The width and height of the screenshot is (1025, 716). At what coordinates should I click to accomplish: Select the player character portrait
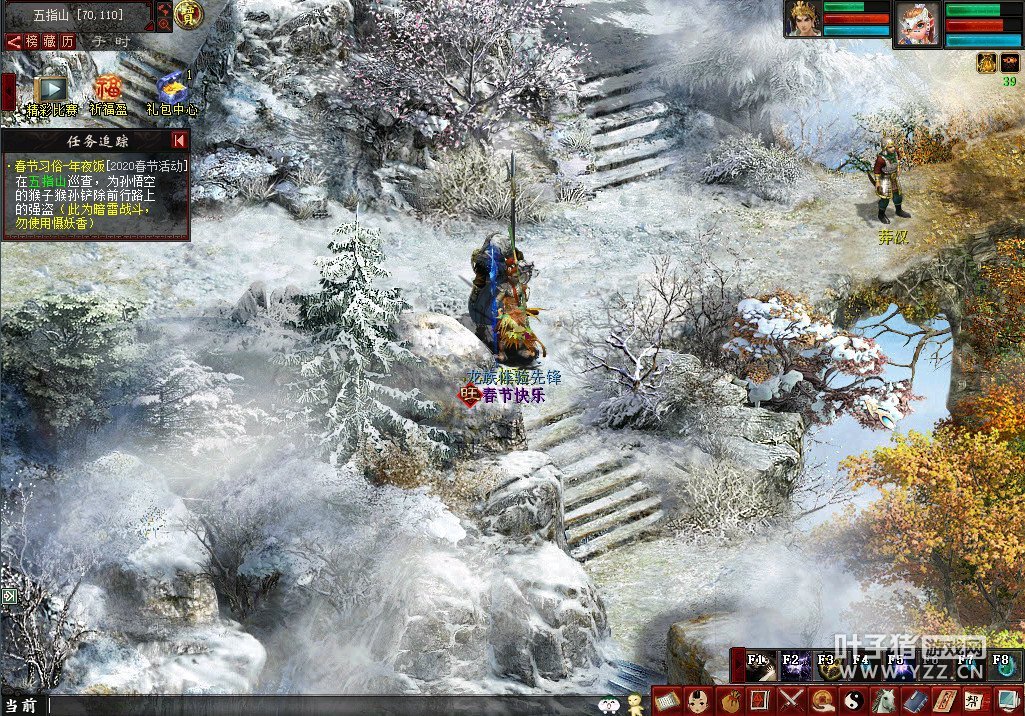point(802,19)
